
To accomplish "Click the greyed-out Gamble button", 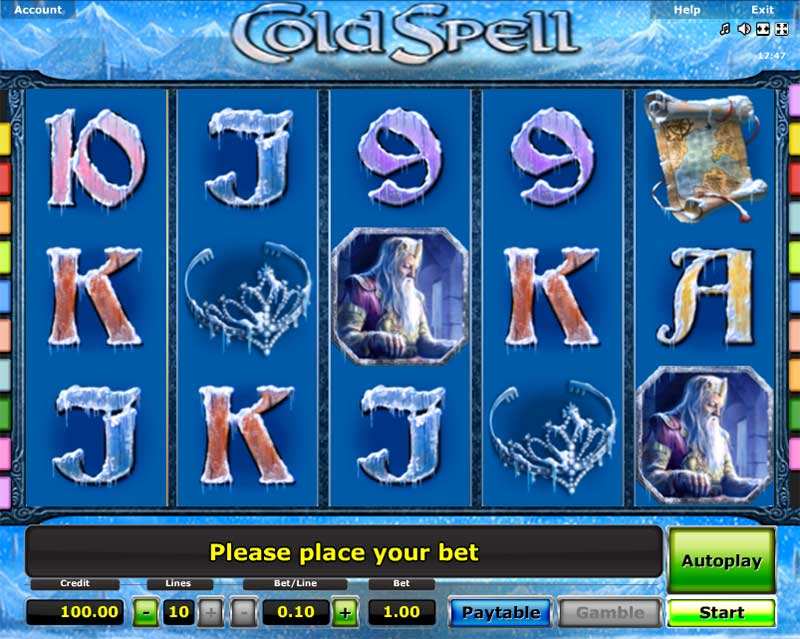I will point(609,612).
